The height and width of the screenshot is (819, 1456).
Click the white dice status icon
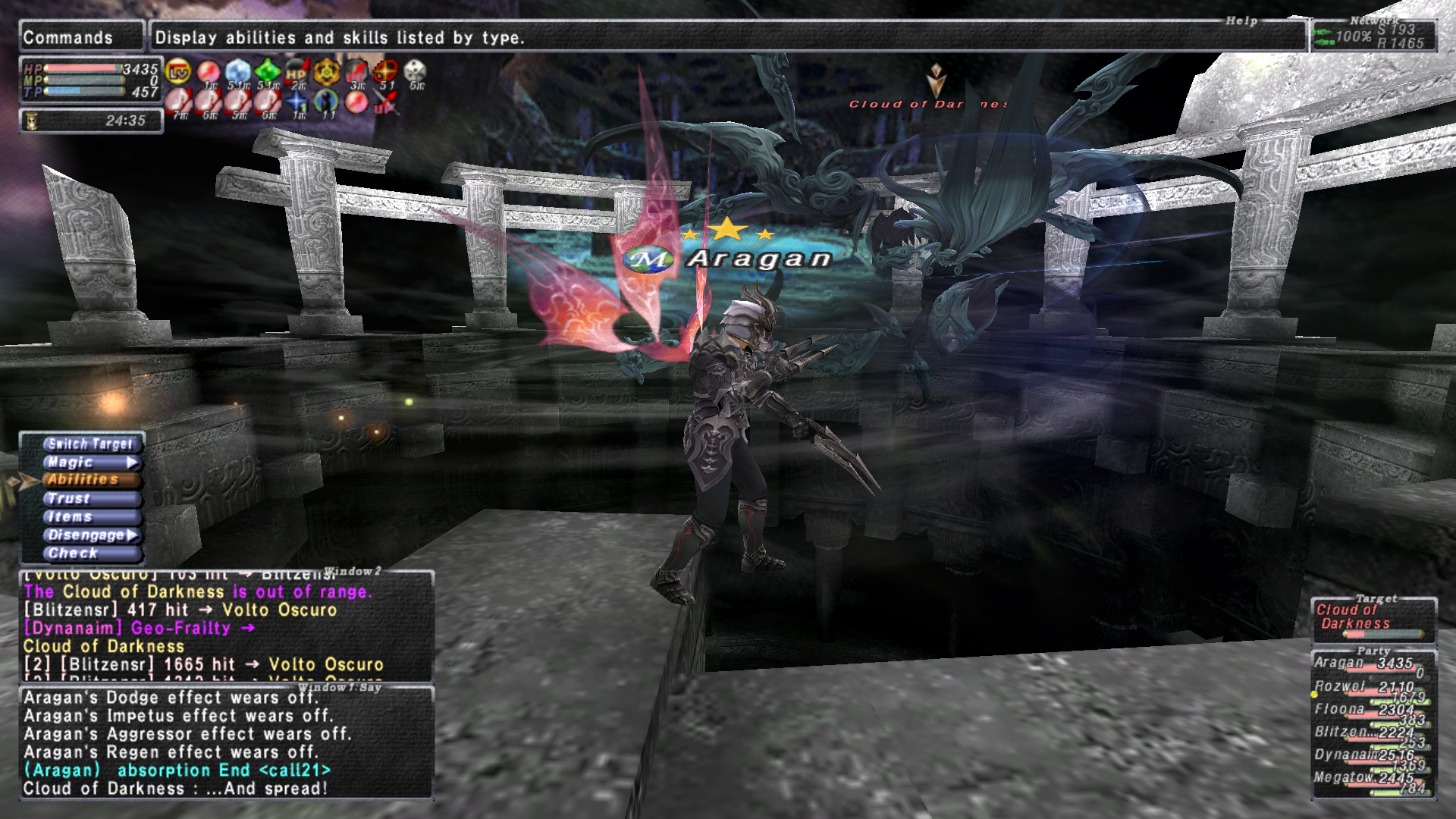coord(415,72)
